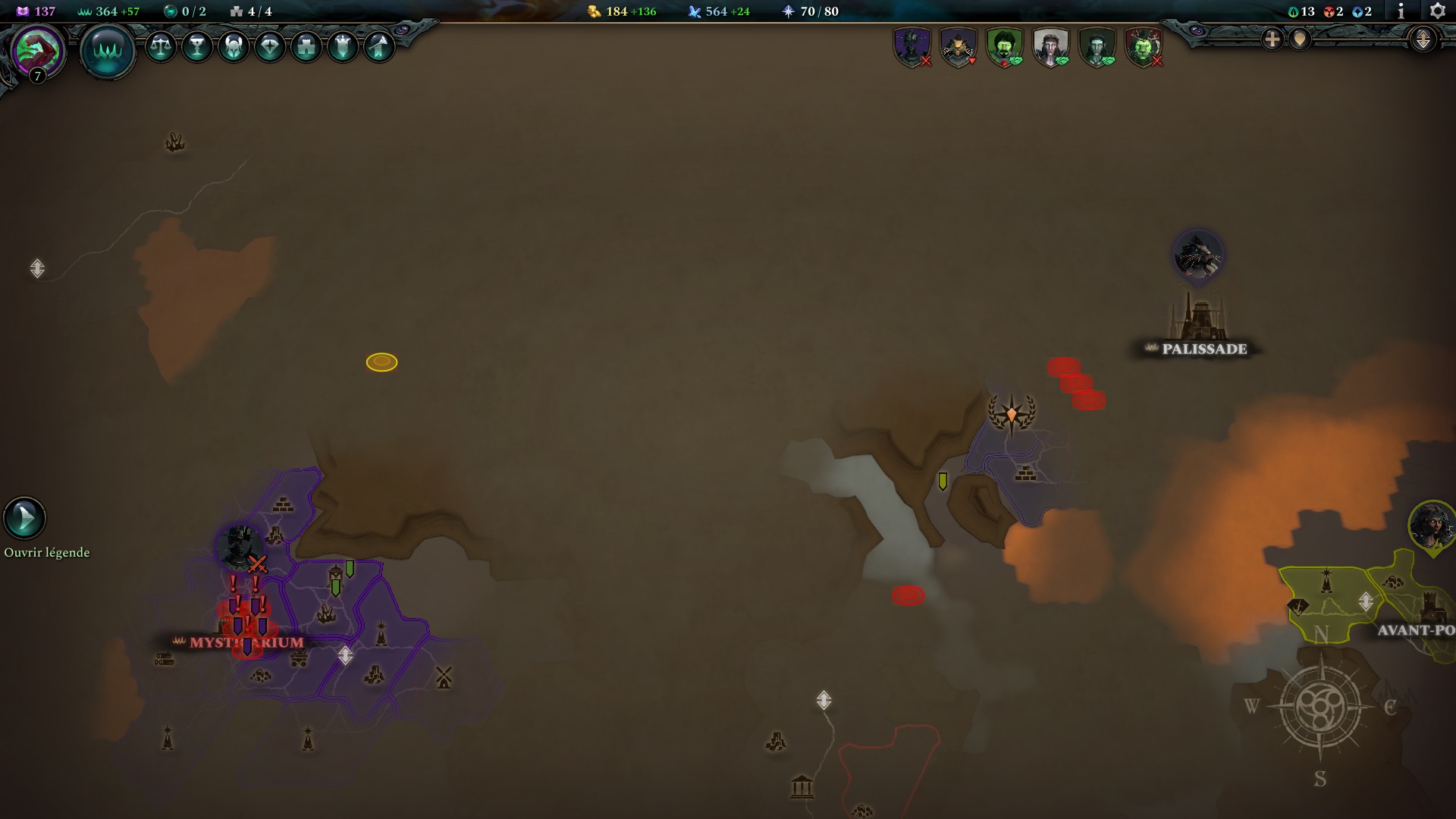Select the lion leader portrait with red X

point(1146,46)
